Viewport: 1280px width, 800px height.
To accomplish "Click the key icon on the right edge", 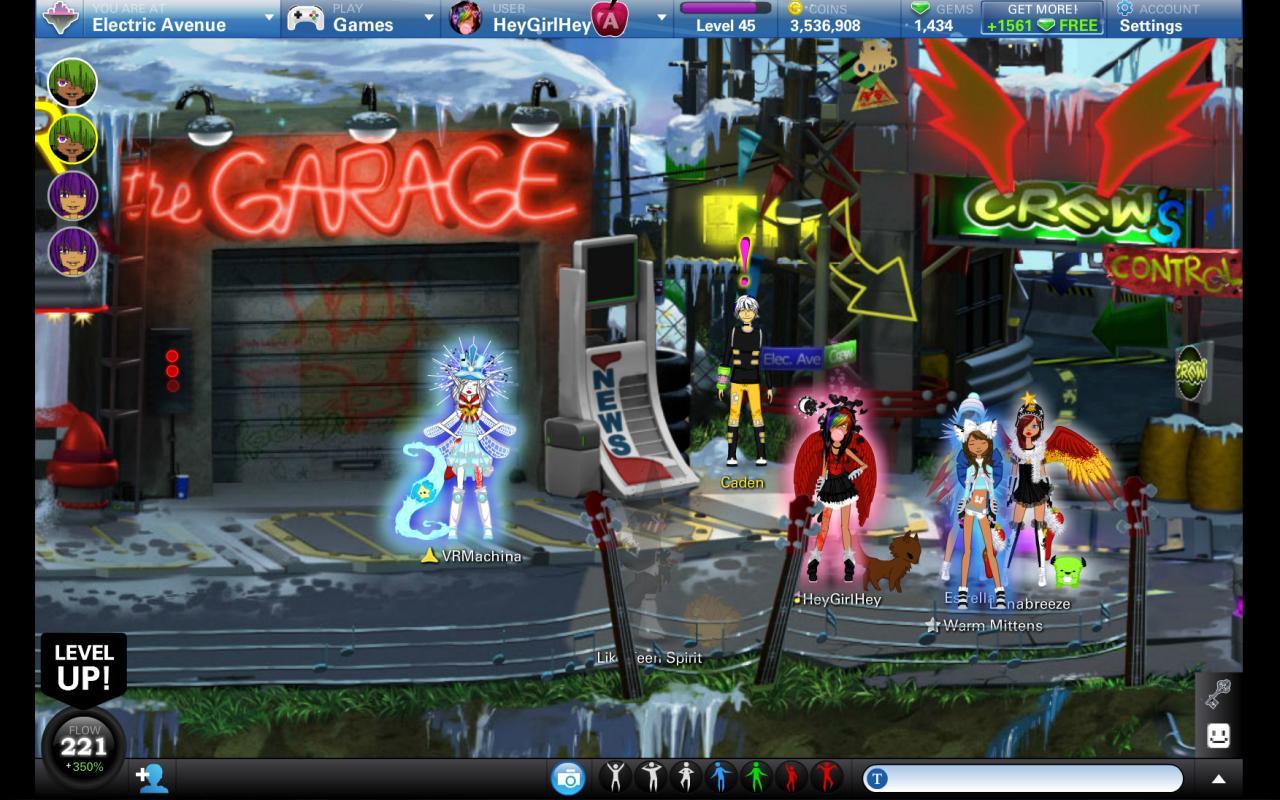I will [1218, 692].
